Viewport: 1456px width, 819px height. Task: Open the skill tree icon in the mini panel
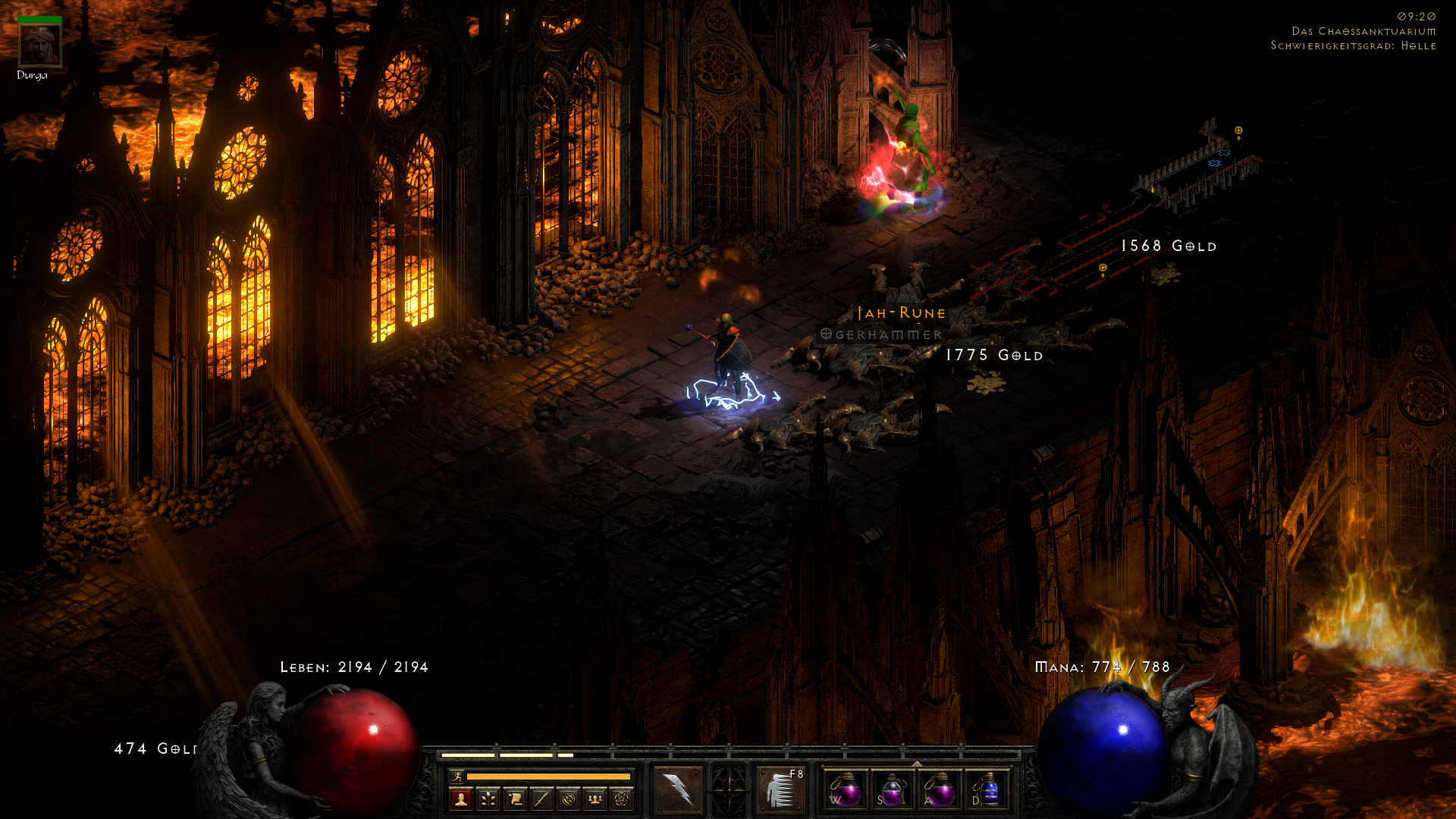click(488, 799)
